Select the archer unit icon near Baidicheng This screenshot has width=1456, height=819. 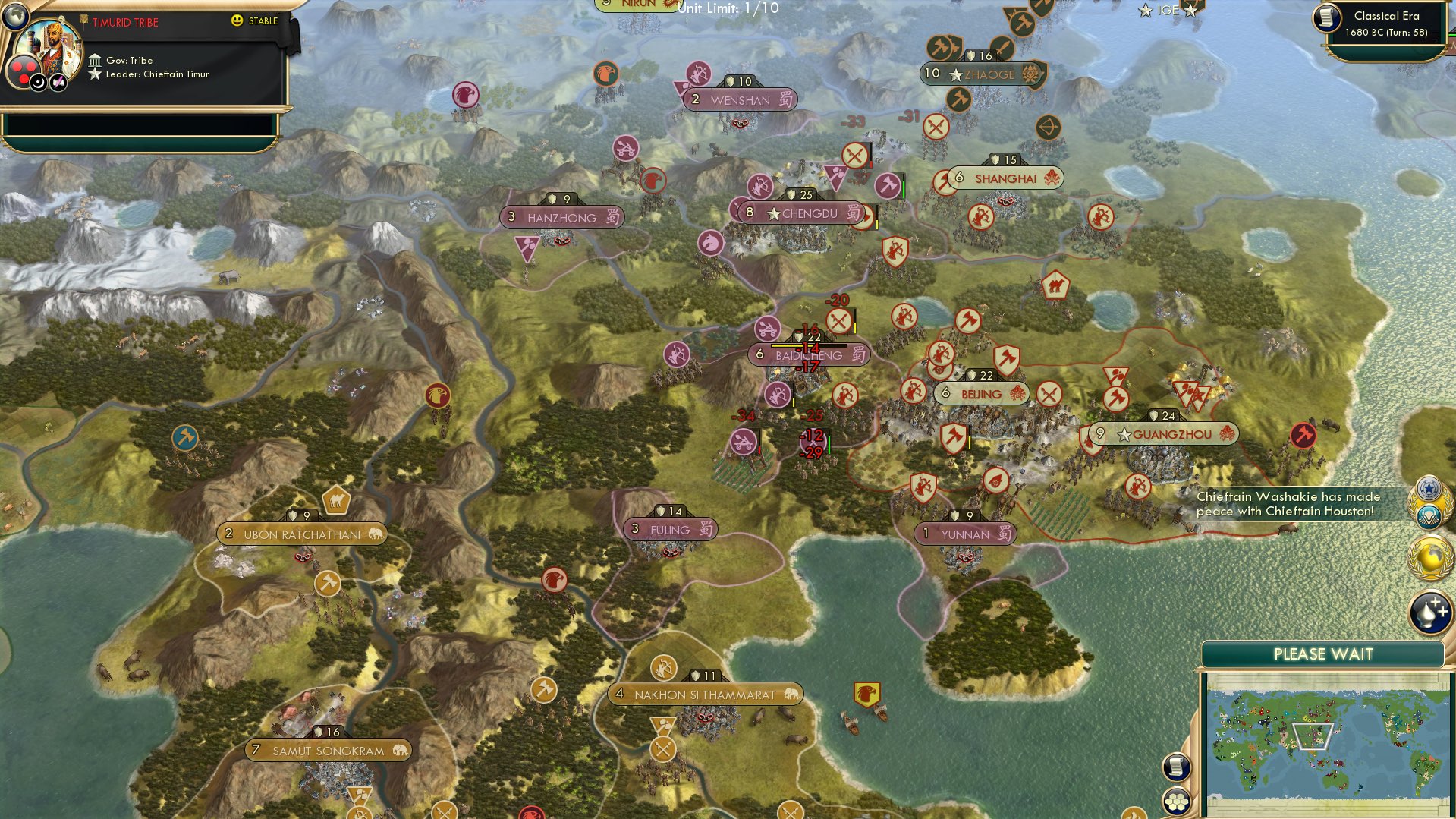(779, 395)
